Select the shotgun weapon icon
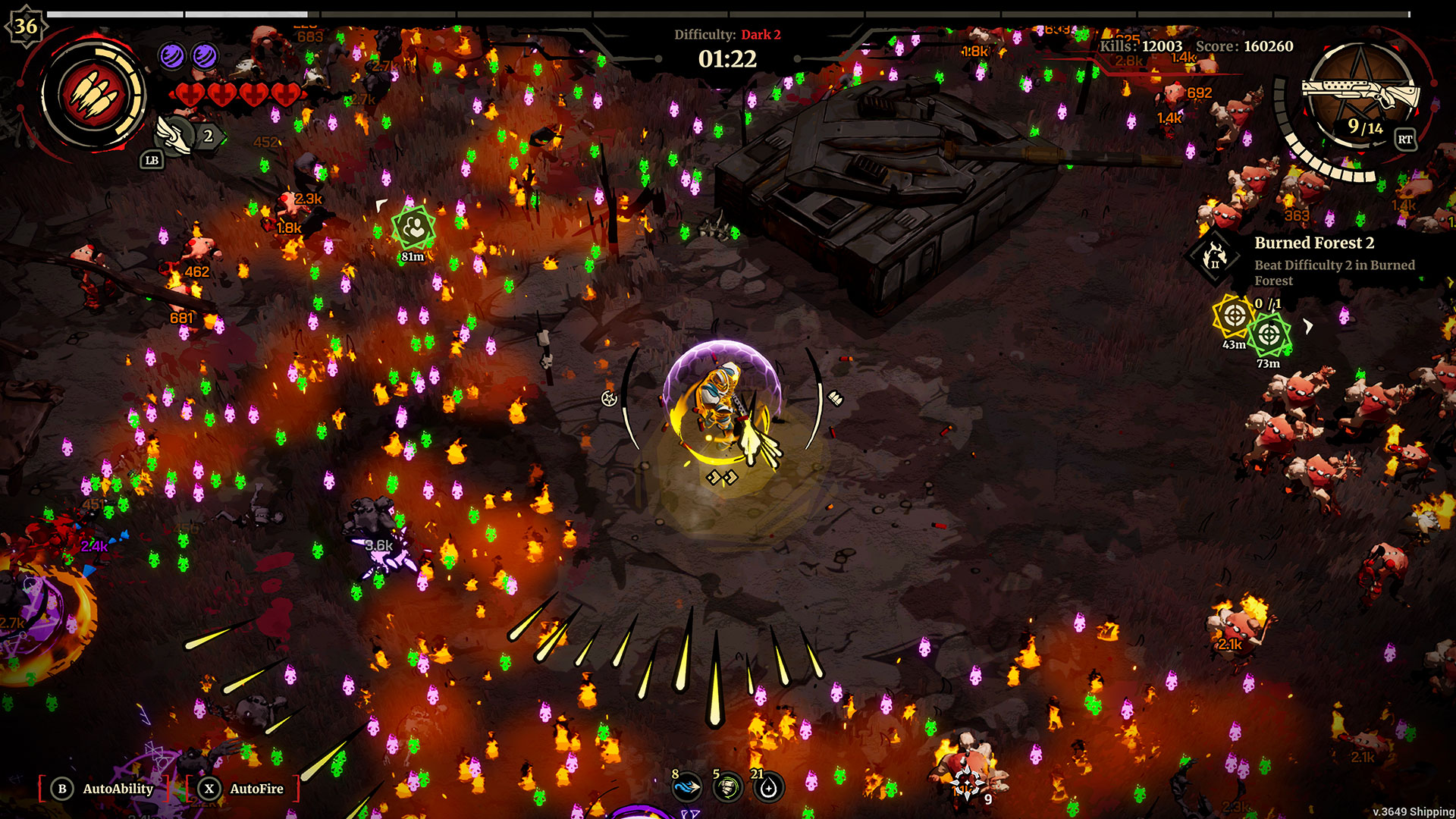Image resolution: width=1456 pixels, height=819 pixels. (x=1360, y=95)
